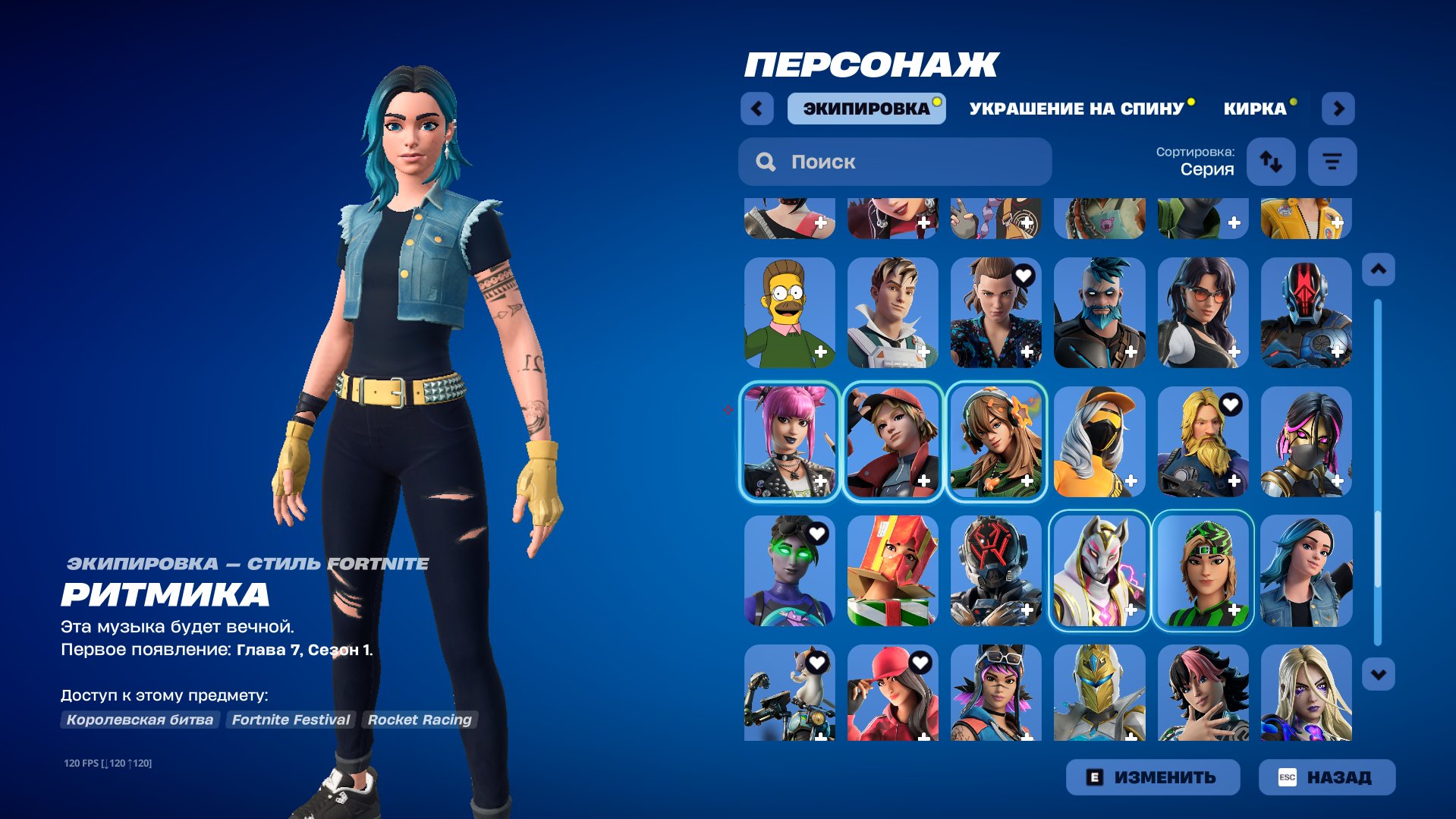The height and width of the screenshot is (819, 1456).
Task: Click inside the Поиск search field
Action: point(895,161)
